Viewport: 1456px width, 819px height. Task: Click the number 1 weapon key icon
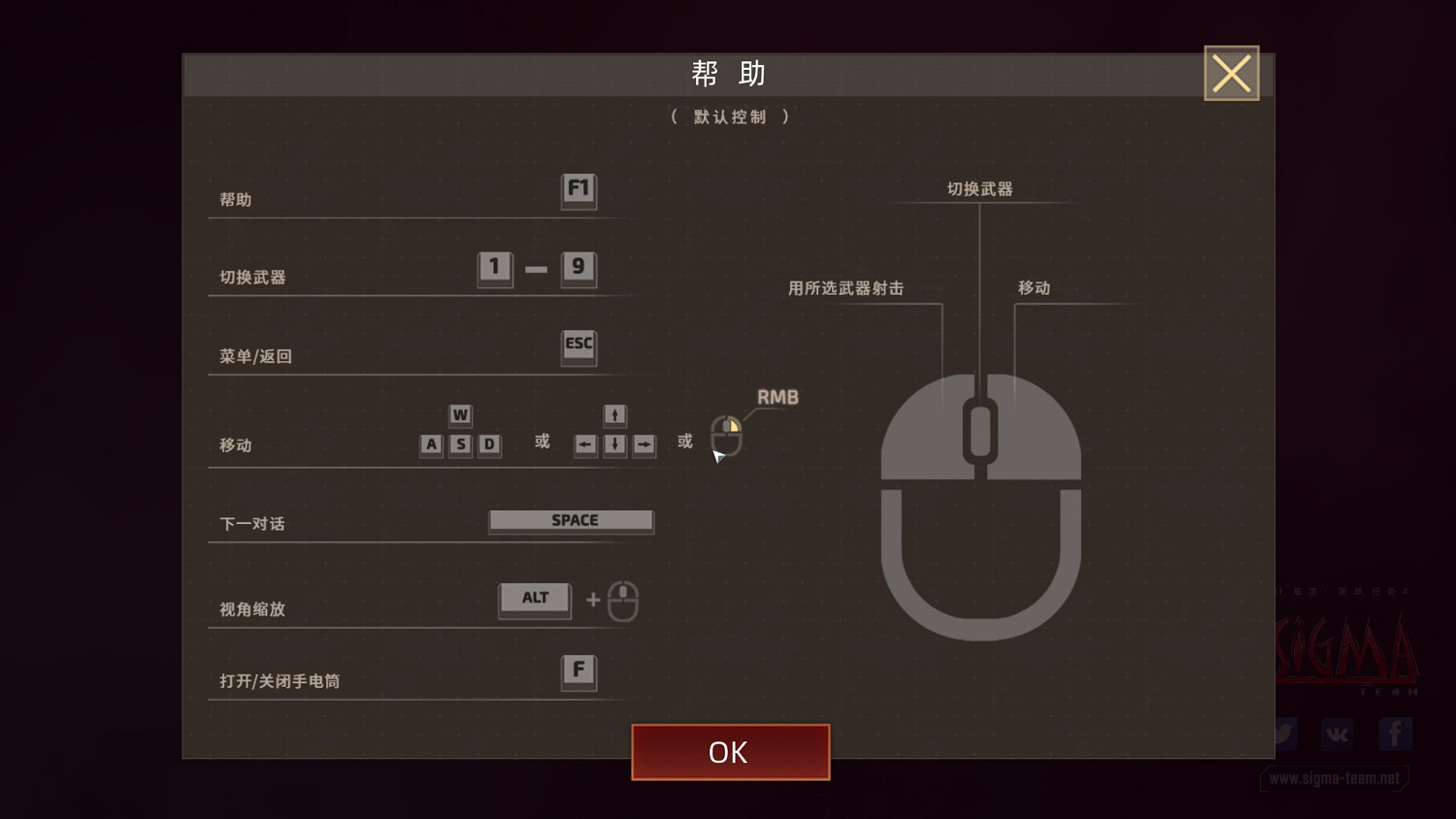point(494,270)
